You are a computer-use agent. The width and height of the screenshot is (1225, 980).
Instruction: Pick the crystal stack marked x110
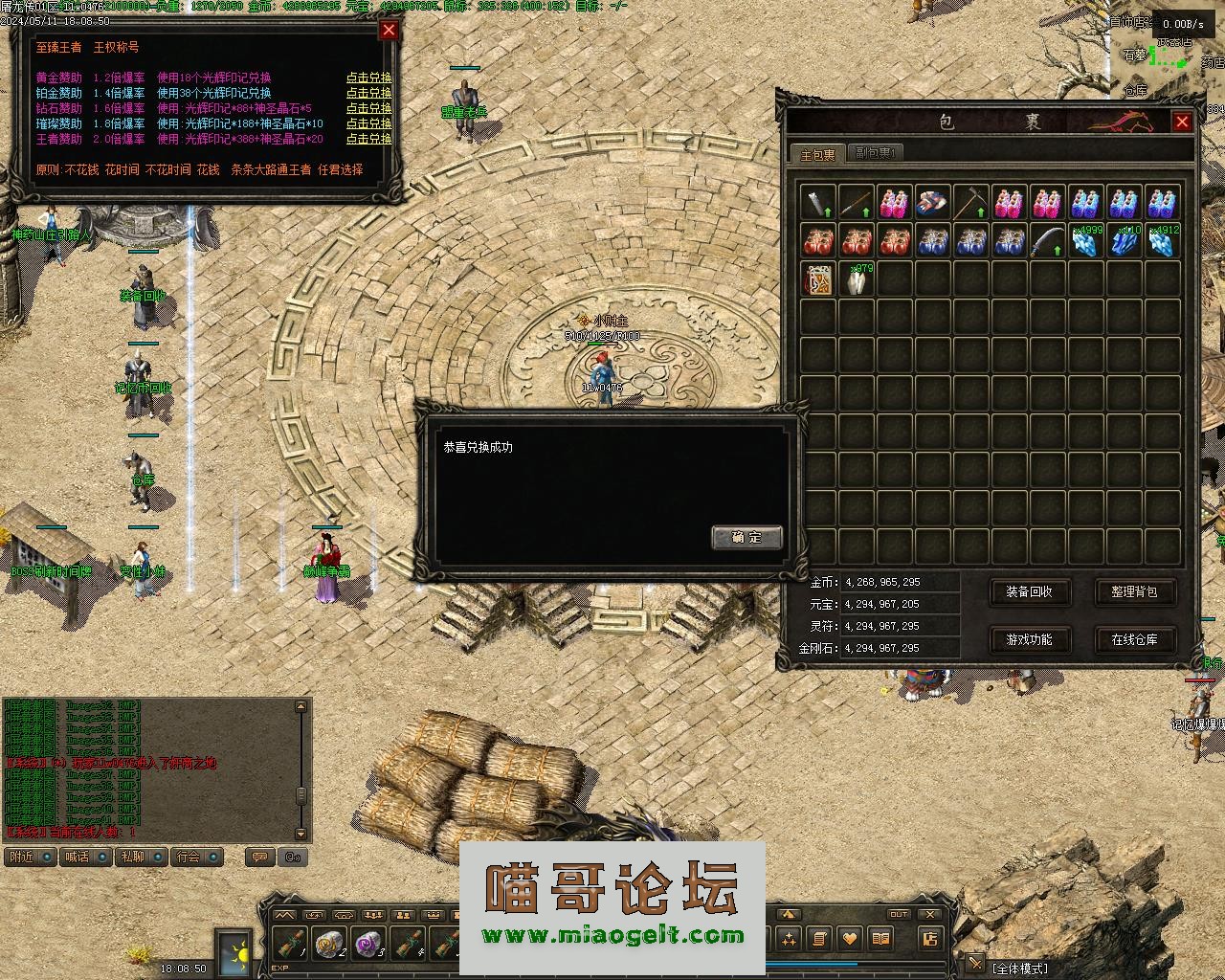point(1124,241)
